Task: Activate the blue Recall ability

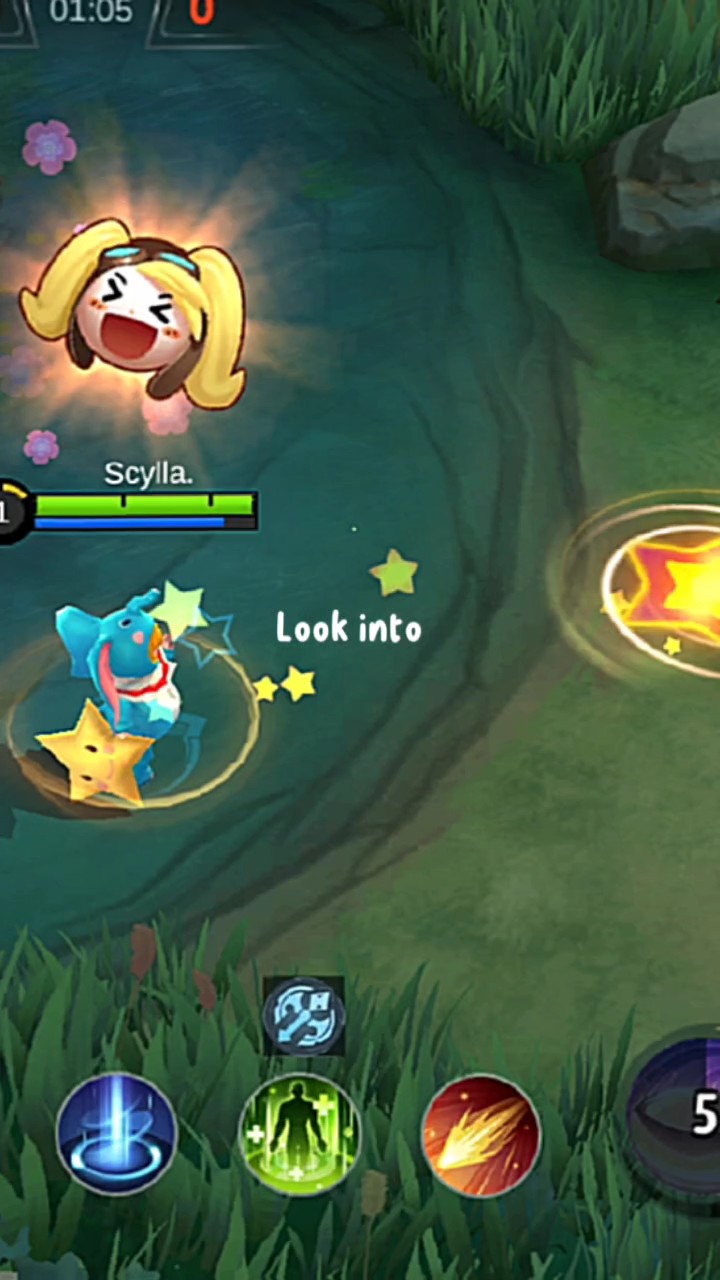Action: [x=116, y=1135]
